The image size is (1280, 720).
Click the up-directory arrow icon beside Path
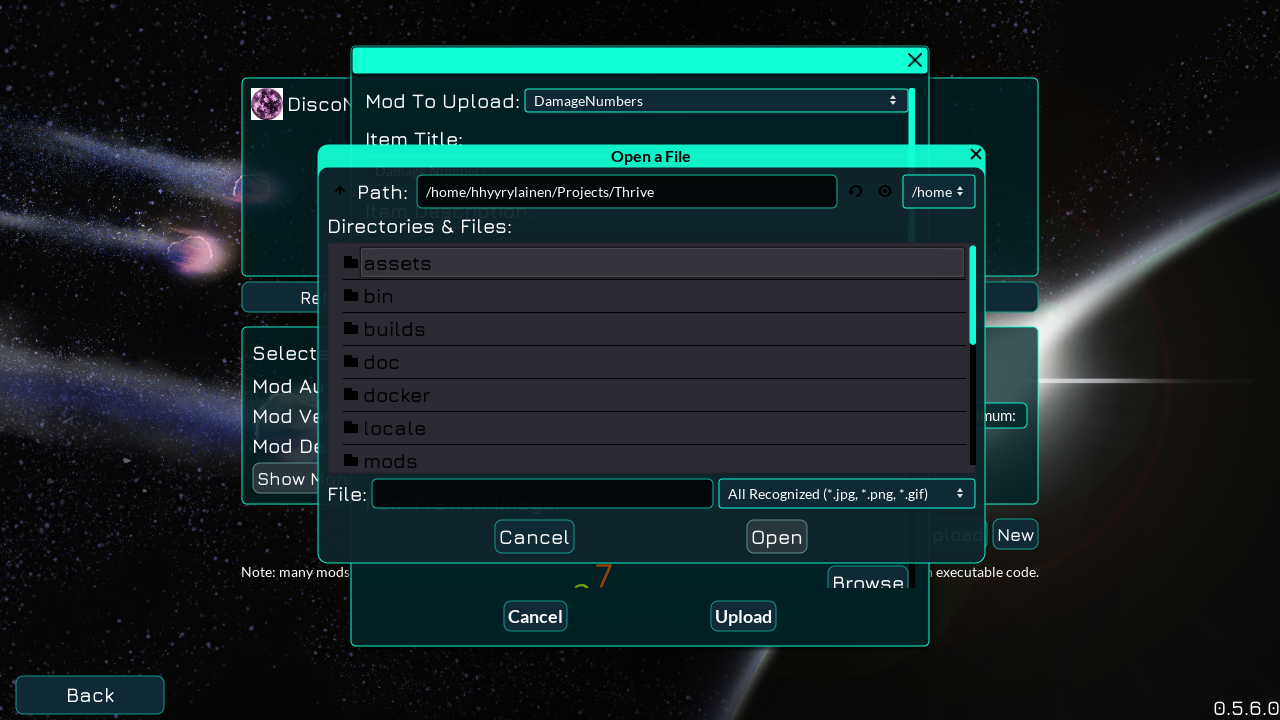[x=339, y=191]
